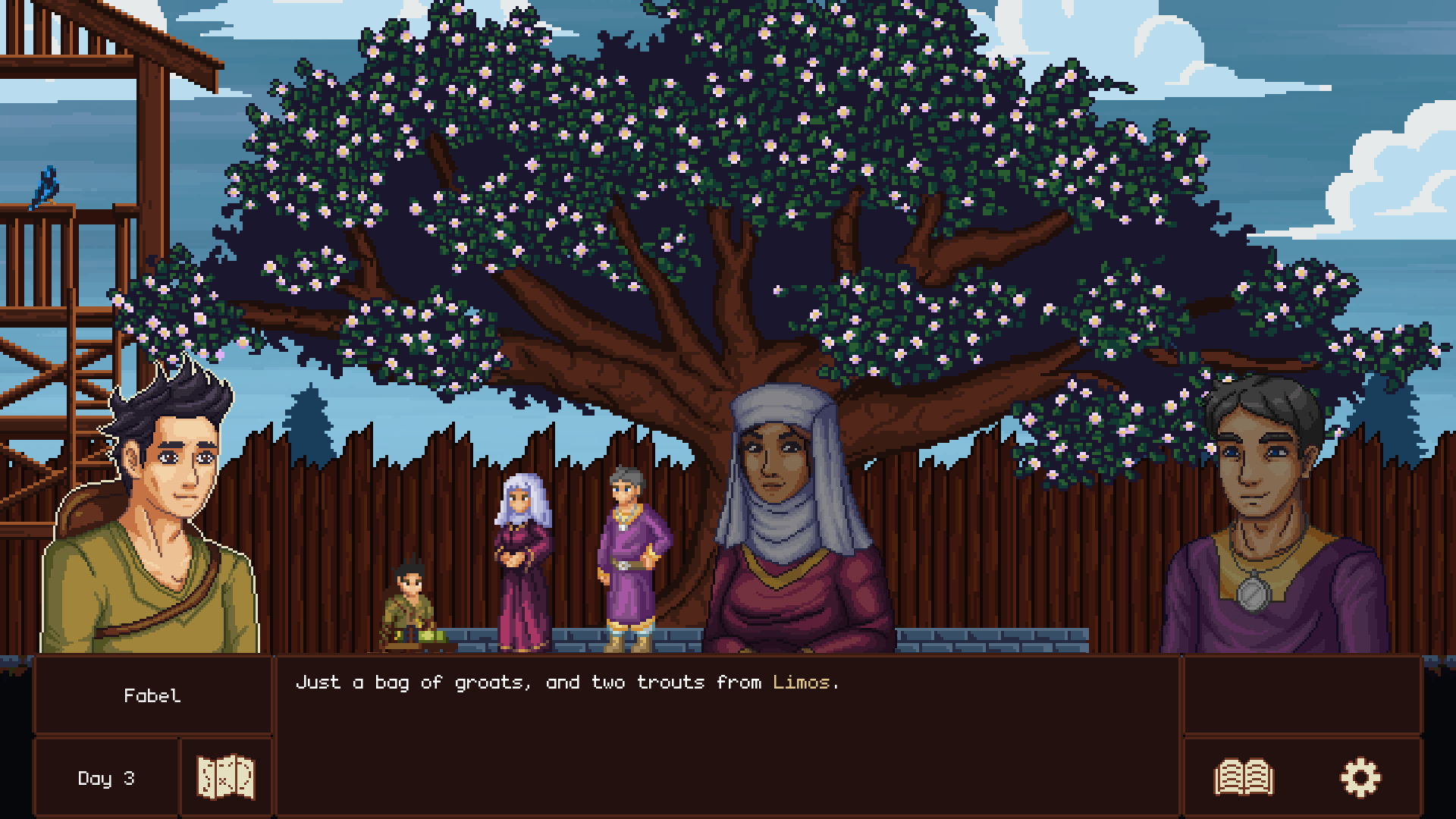The height and width of the screenshot is (819, 1456).
Task: Click the Day 3 counter
Action: pos(106,776)
